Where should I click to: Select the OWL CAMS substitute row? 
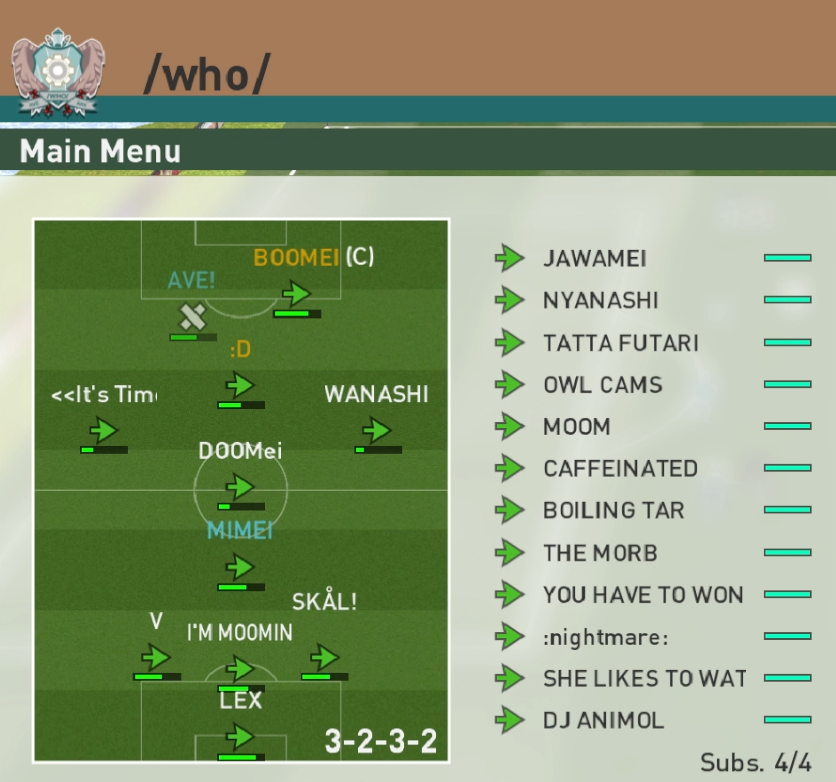[x=602, y=385]
